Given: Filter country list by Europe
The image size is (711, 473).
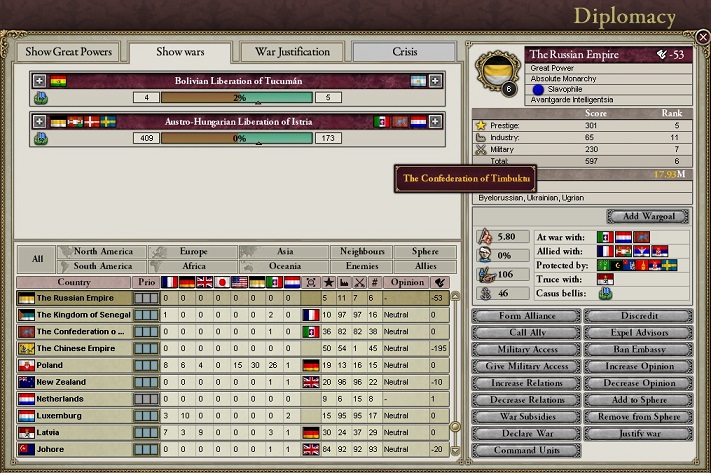Looking at the screenshot, I should 194,252.
